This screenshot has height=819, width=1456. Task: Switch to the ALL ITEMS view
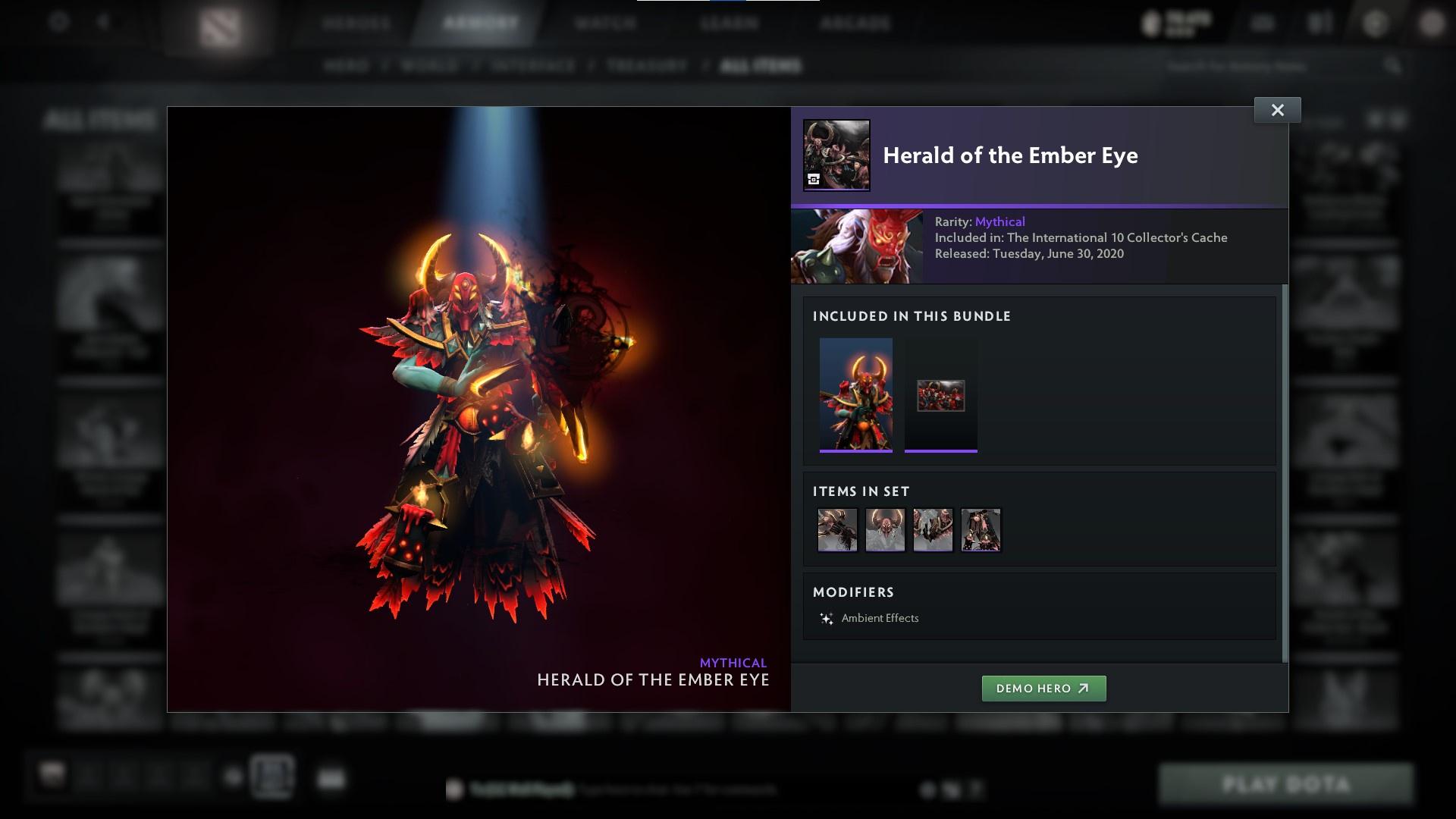coord(761,65)
